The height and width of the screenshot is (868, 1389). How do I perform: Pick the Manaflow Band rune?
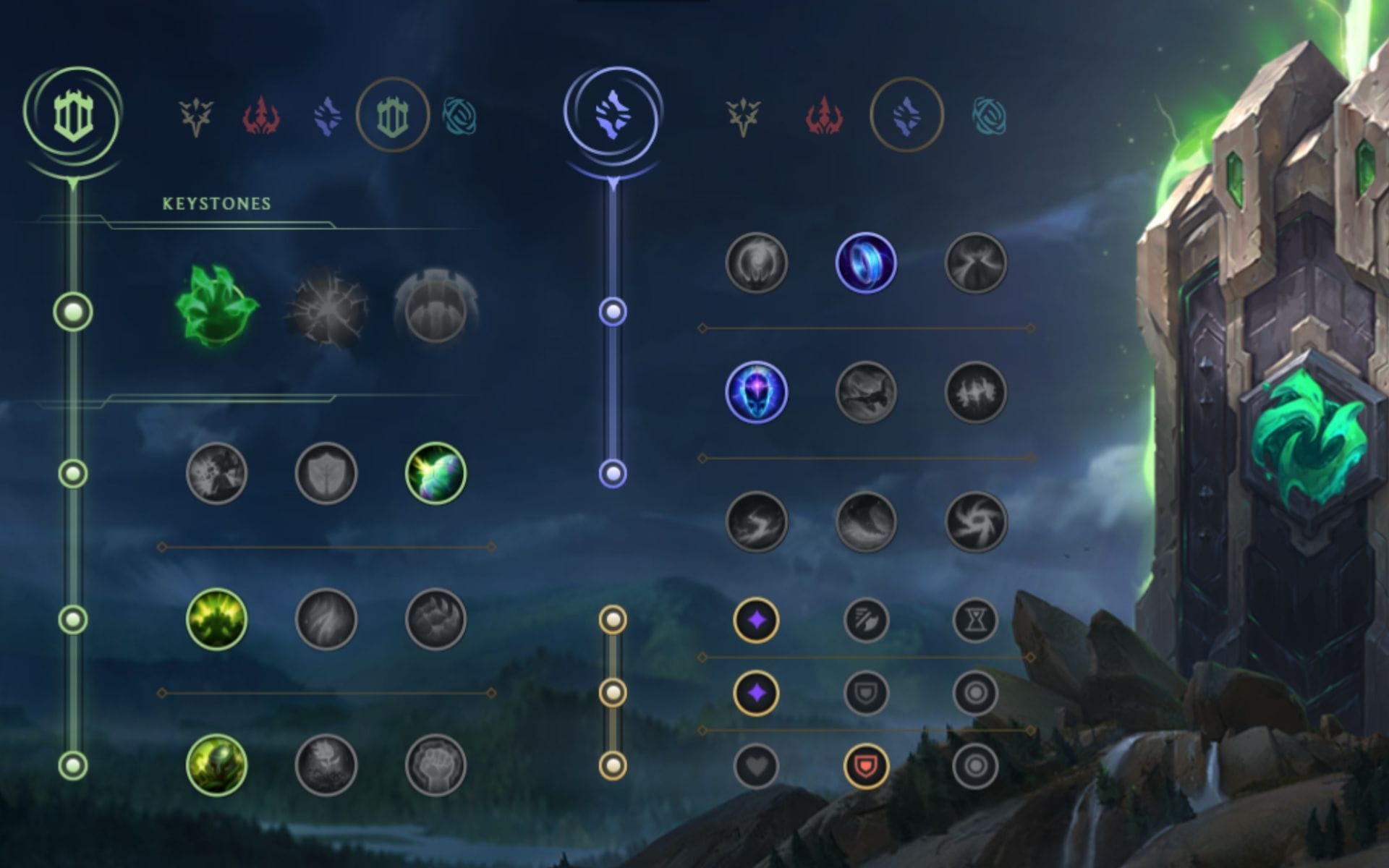(865, 265)
